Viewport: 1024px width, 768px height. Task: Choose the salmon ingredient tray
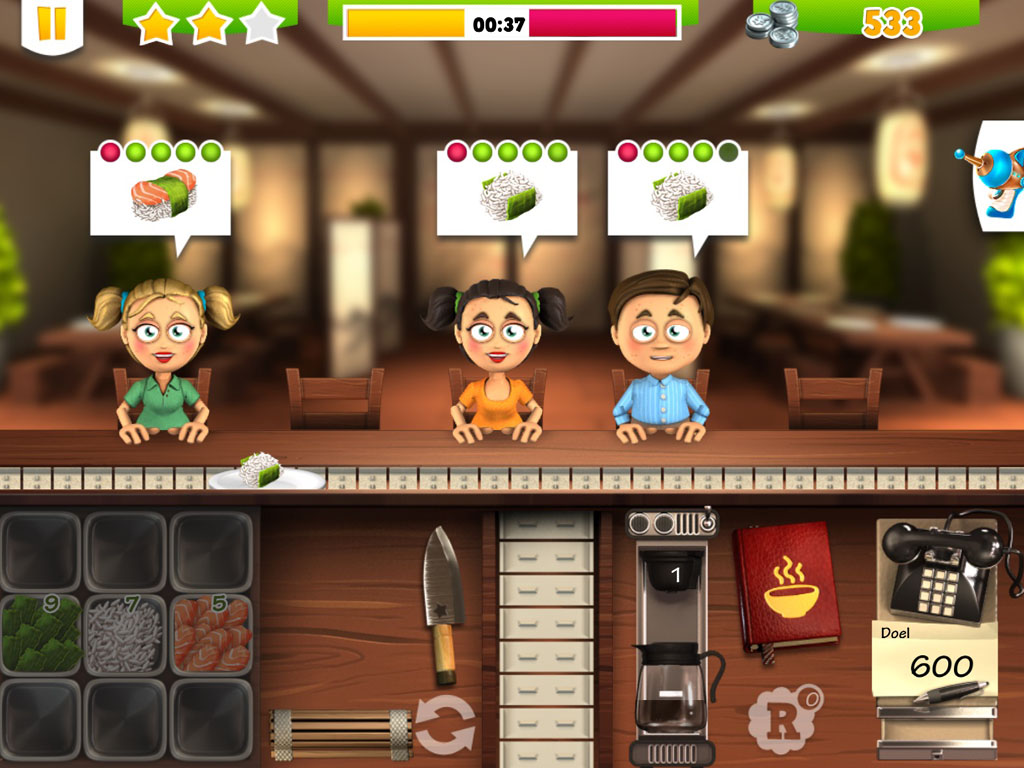(211, 635)
